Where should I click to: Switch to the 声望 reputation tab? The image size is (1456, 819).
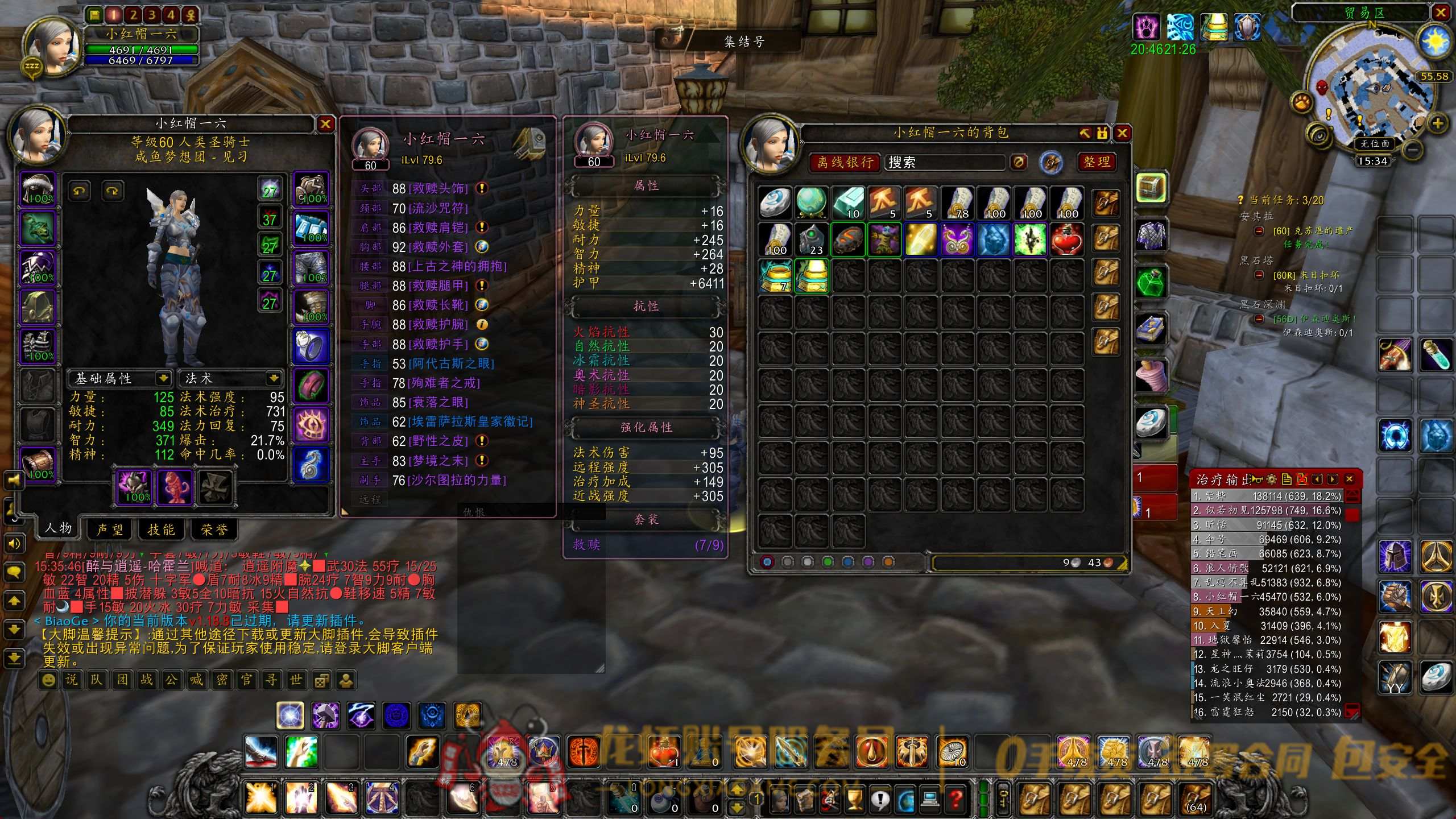click(x=110, y=530)
